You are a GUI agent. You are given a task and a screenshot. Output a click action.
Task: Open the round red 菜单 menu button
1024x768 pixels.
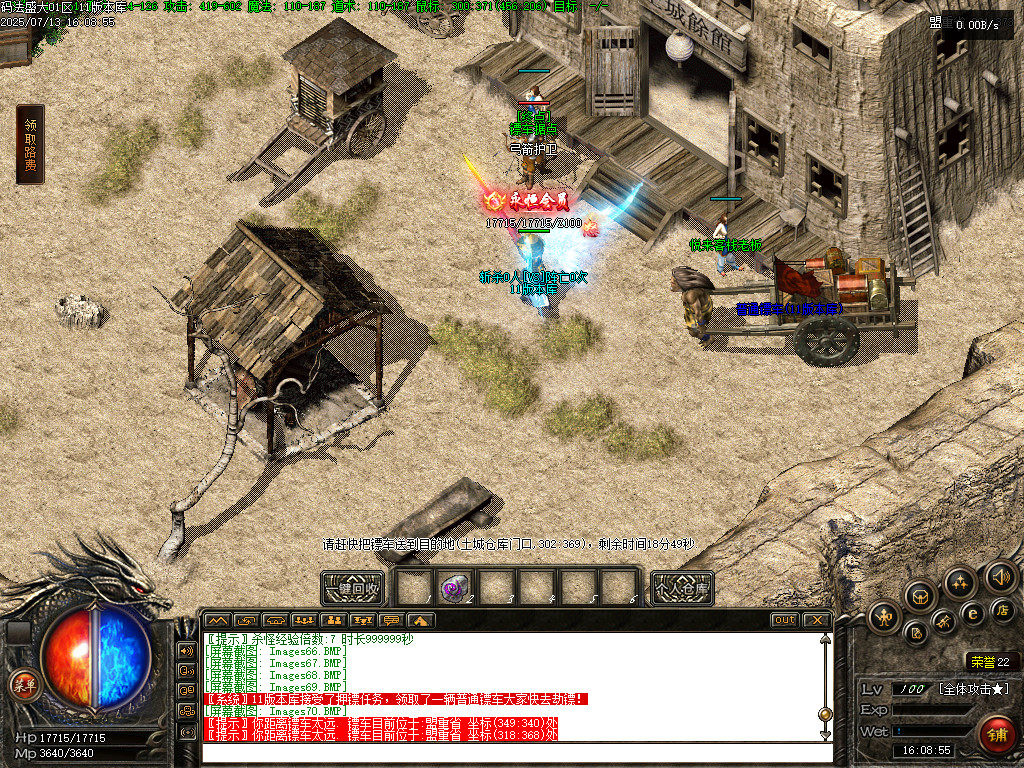tap(22, 684)
